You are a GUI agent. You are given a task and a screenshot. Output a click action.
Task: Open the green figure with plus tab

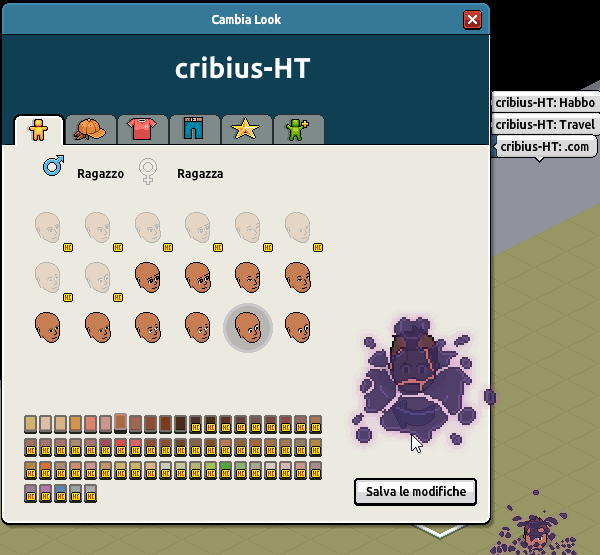pos(297,129)
